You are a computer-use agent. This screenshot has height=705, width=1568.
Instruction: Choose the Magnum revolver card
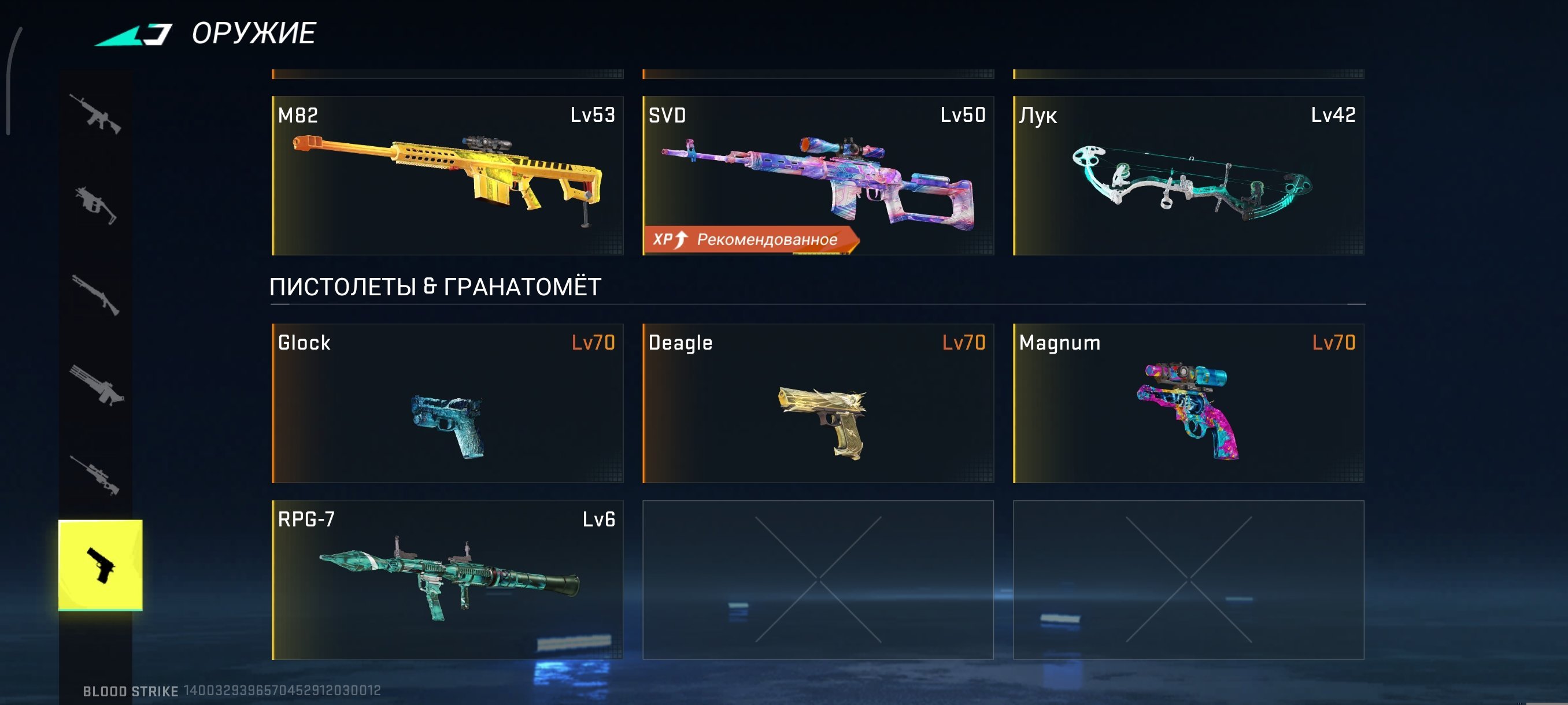1188,403
